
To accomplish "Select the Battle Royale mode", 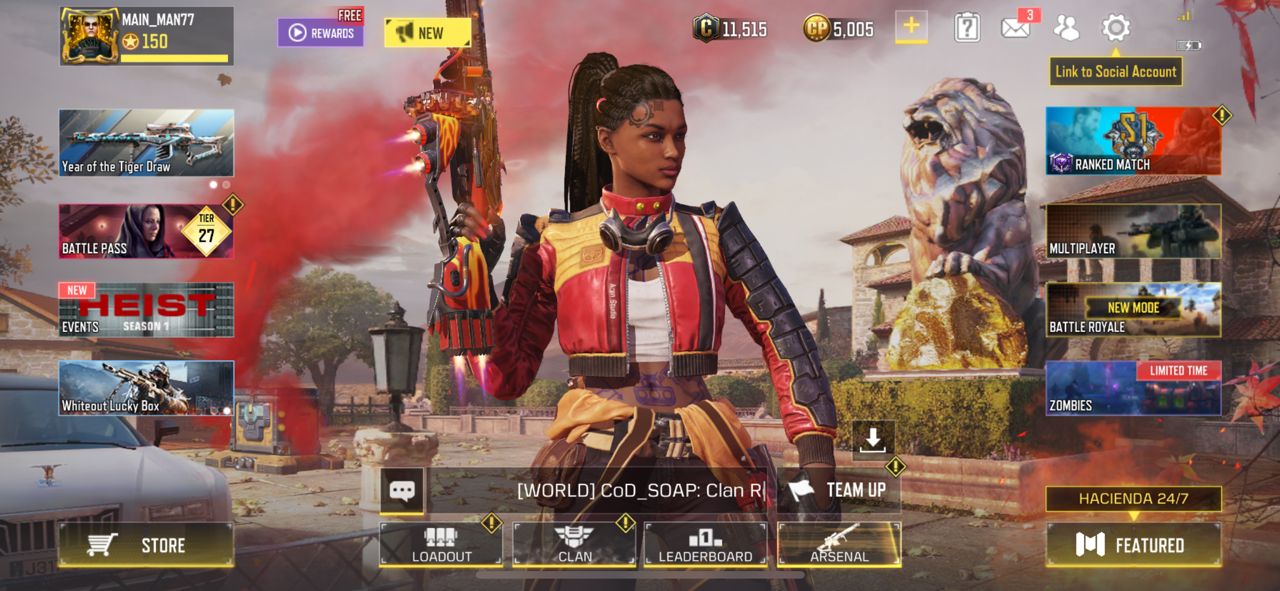I will (x=1133, y=309).
